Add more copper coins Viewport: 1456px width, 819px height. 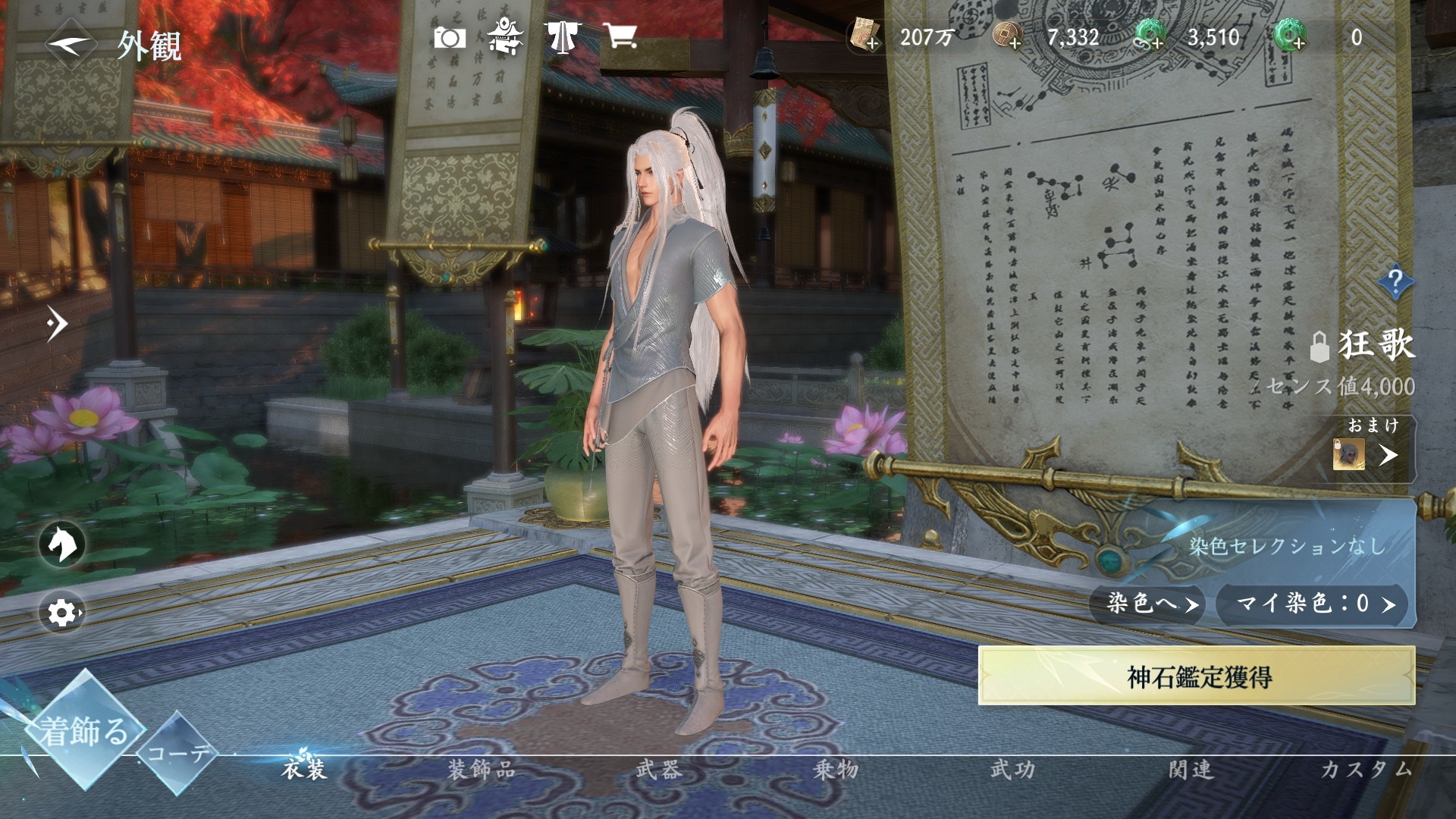pos(1008,37)
